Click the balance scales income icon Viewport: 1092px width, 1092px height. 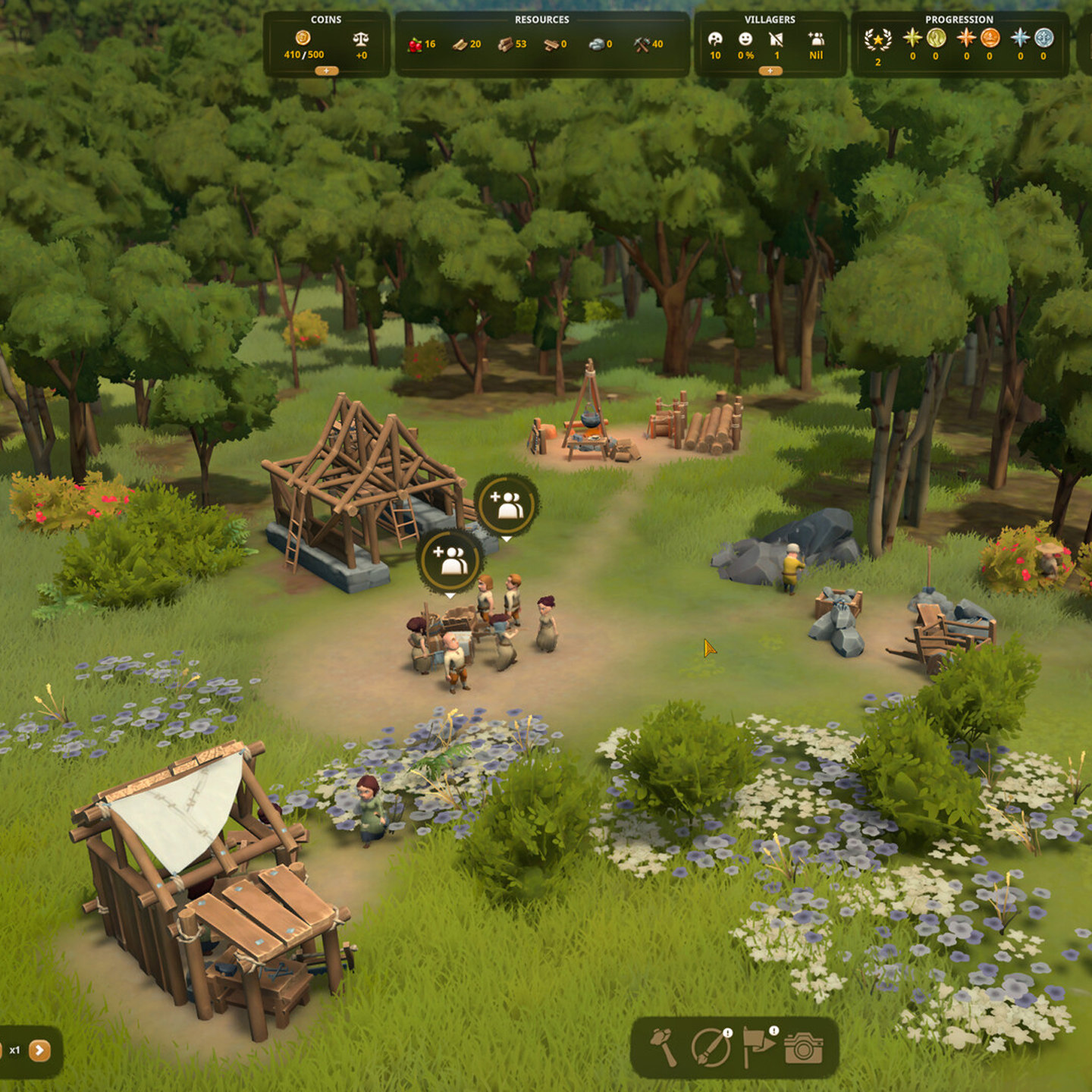pyautogui.click(x=361, y=39)
